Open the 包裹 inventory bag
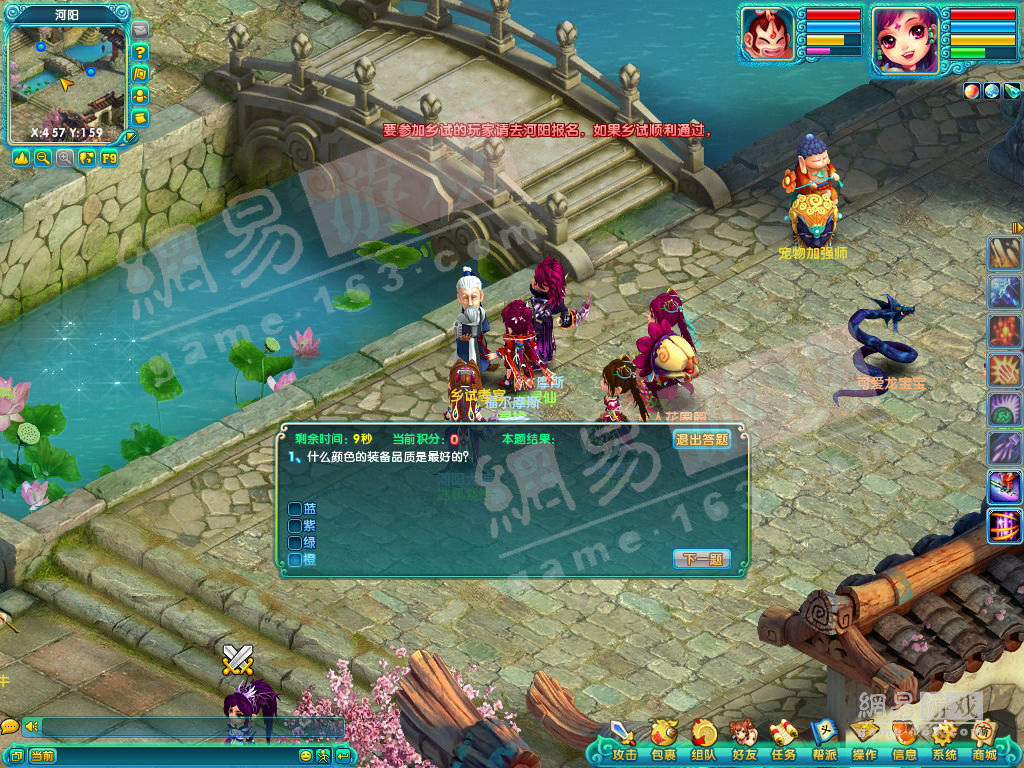 pos(664,740)
